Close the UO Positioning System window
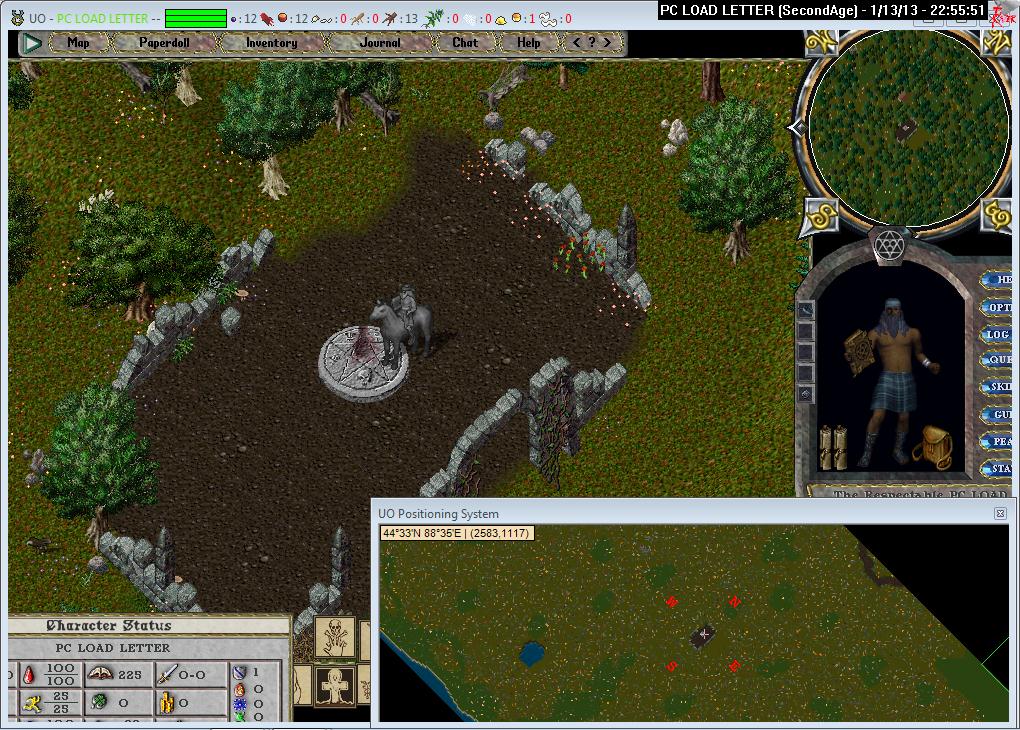The image size is (1020, 730). (999, 513)
